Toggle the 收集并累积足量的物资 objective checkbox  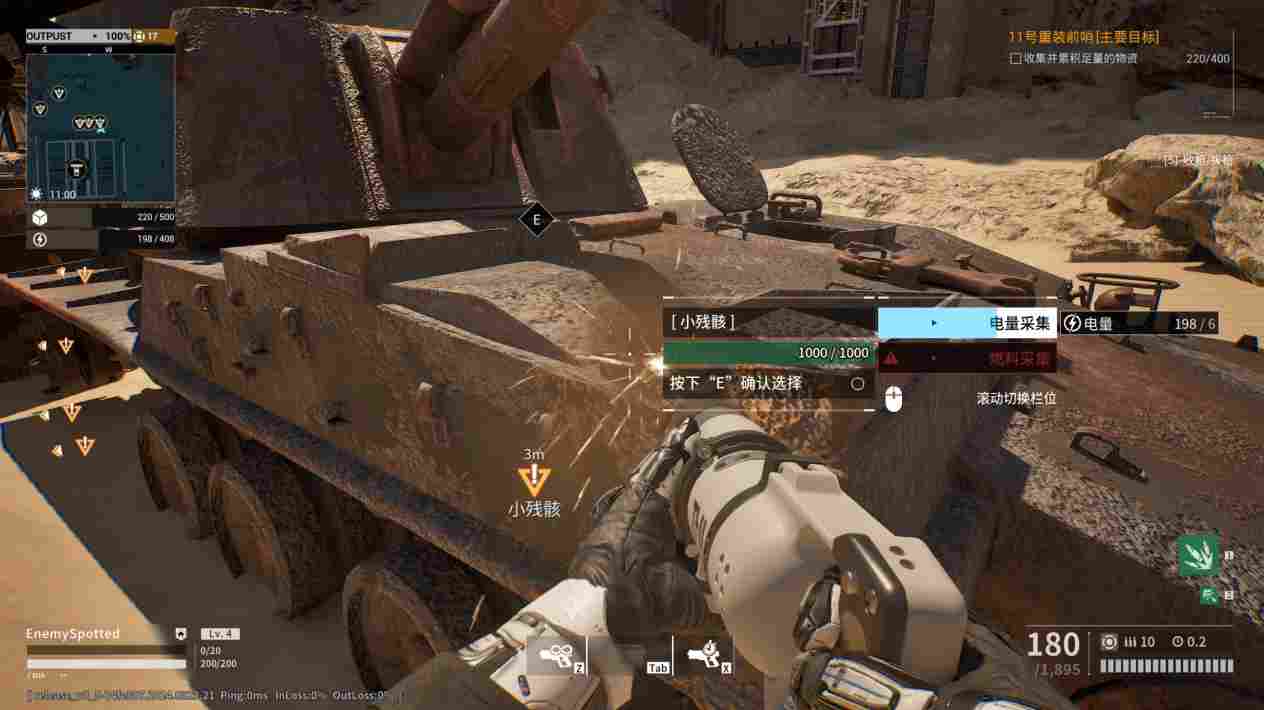point(1016,58)
